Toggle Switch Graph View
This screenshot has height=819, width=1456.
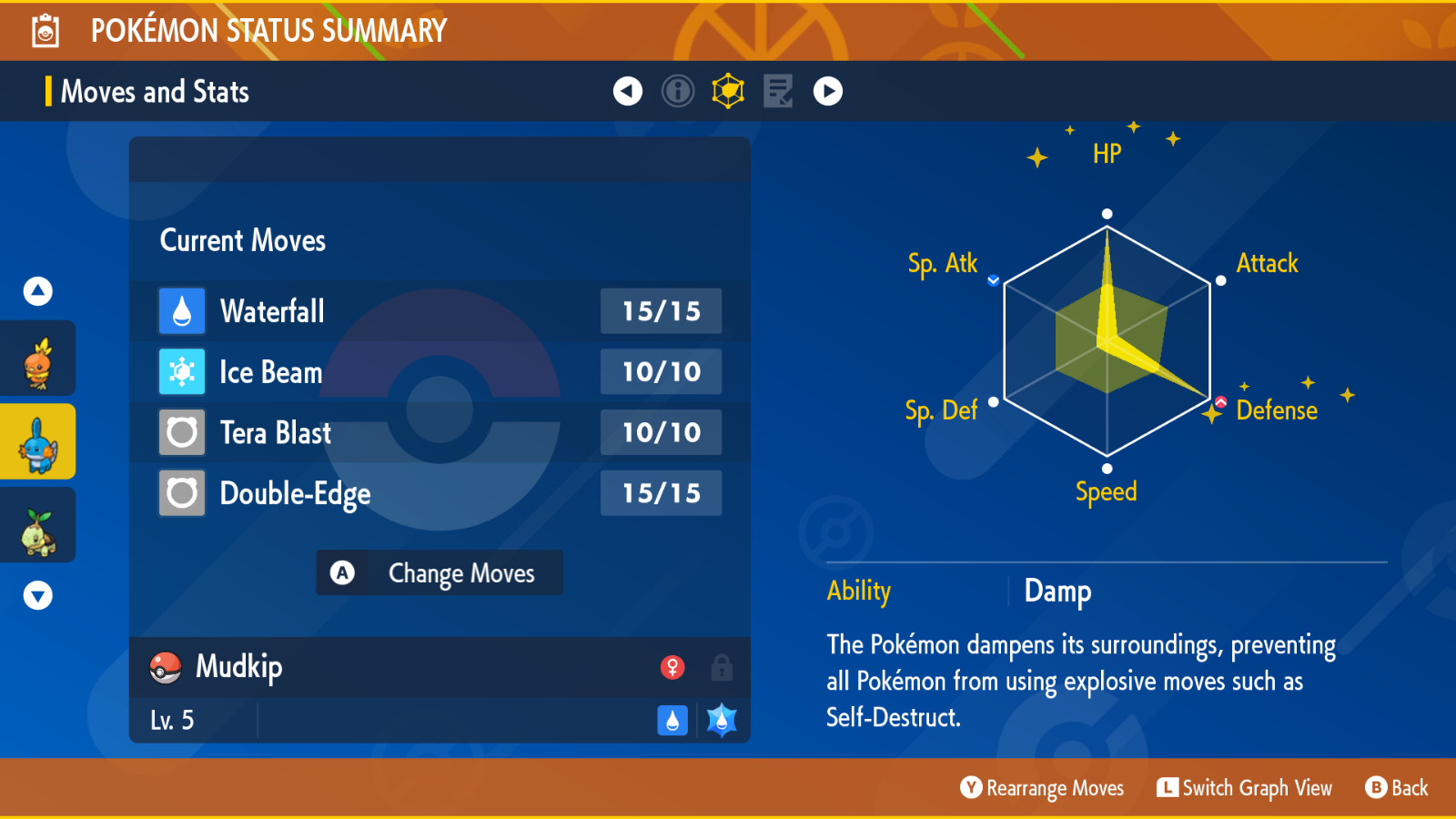[x=1245, y=788]
